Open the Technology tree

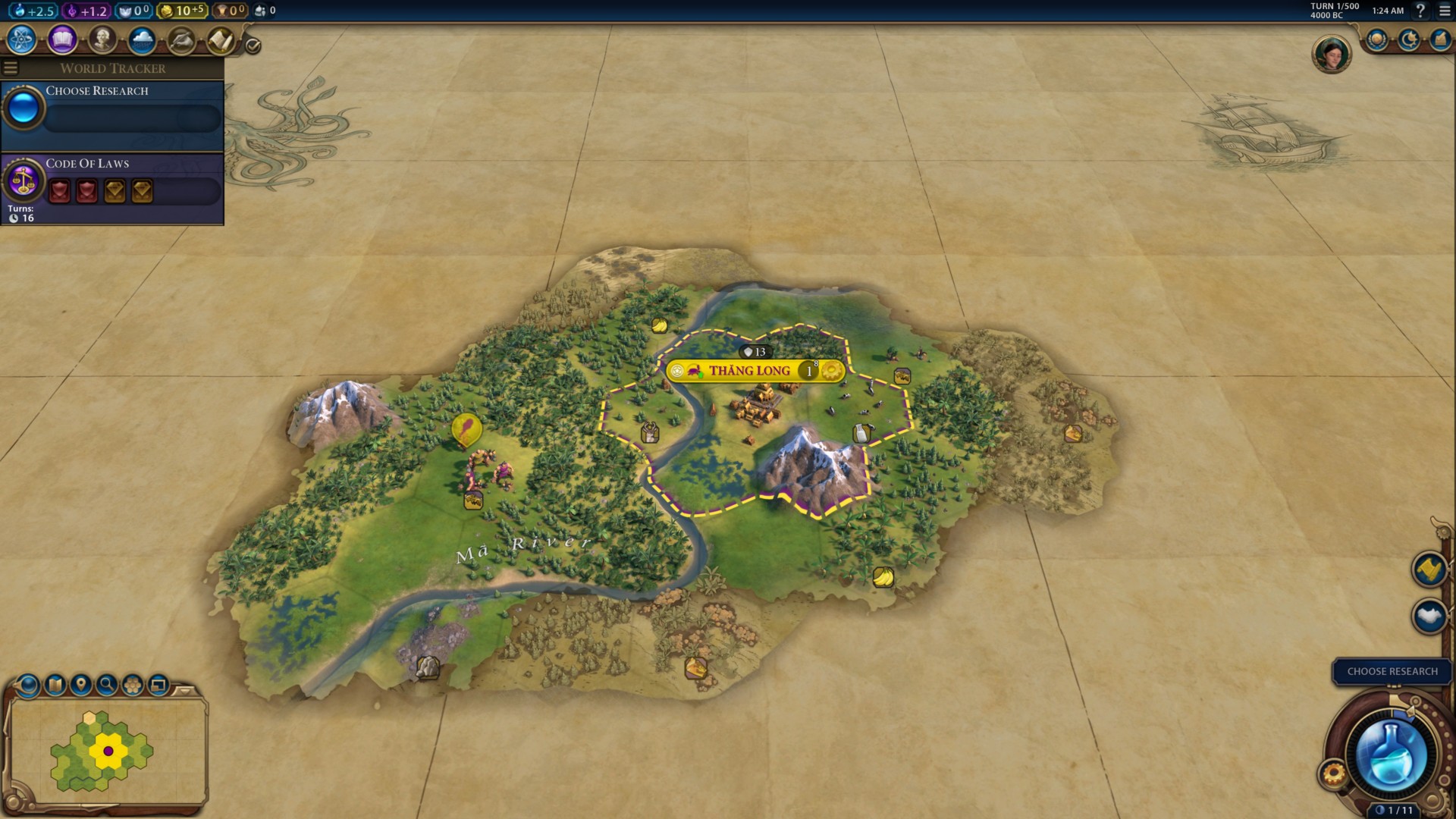click(21, 40)
